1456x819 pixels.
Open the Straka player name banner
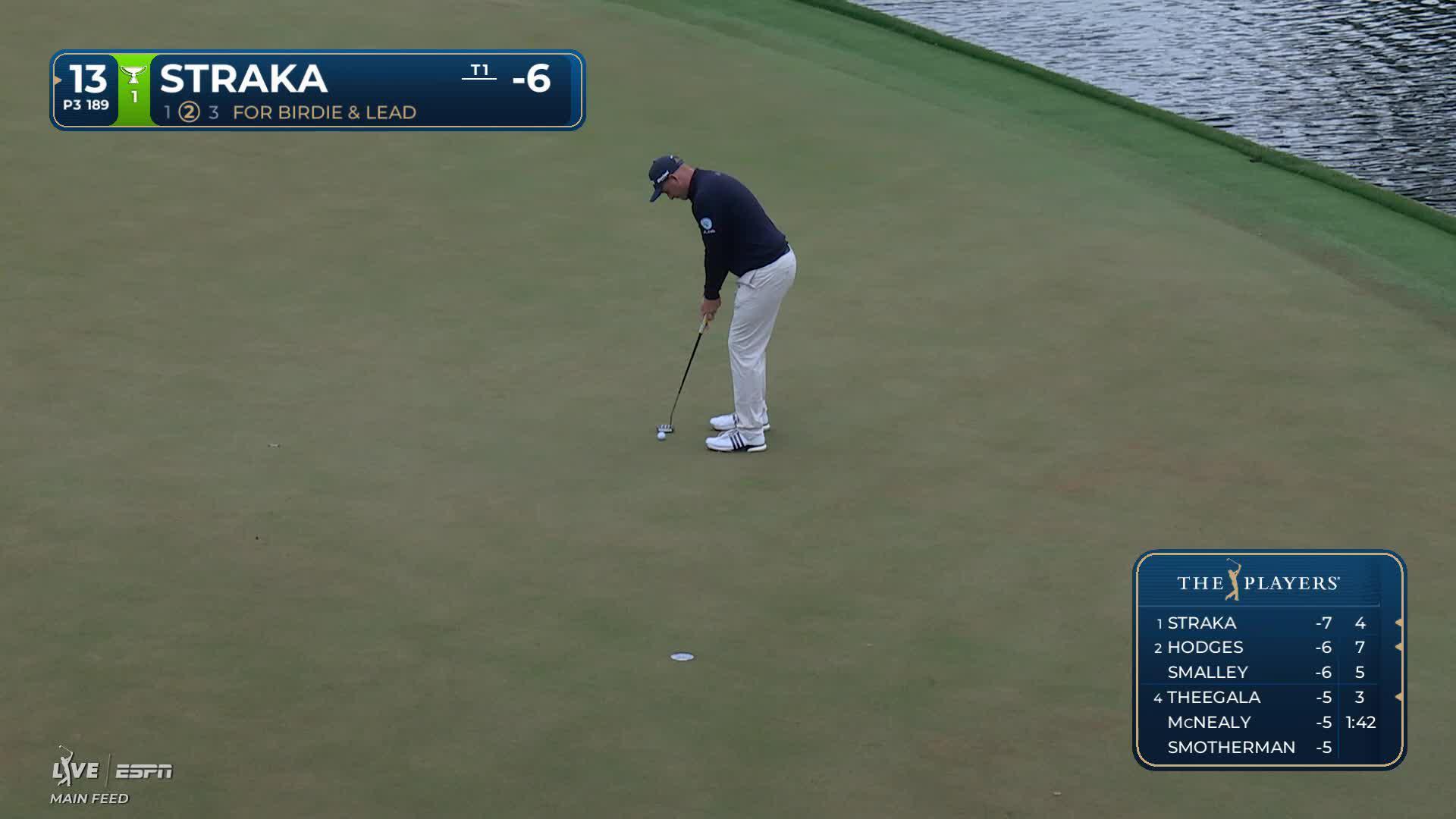[x=243, y=79]
